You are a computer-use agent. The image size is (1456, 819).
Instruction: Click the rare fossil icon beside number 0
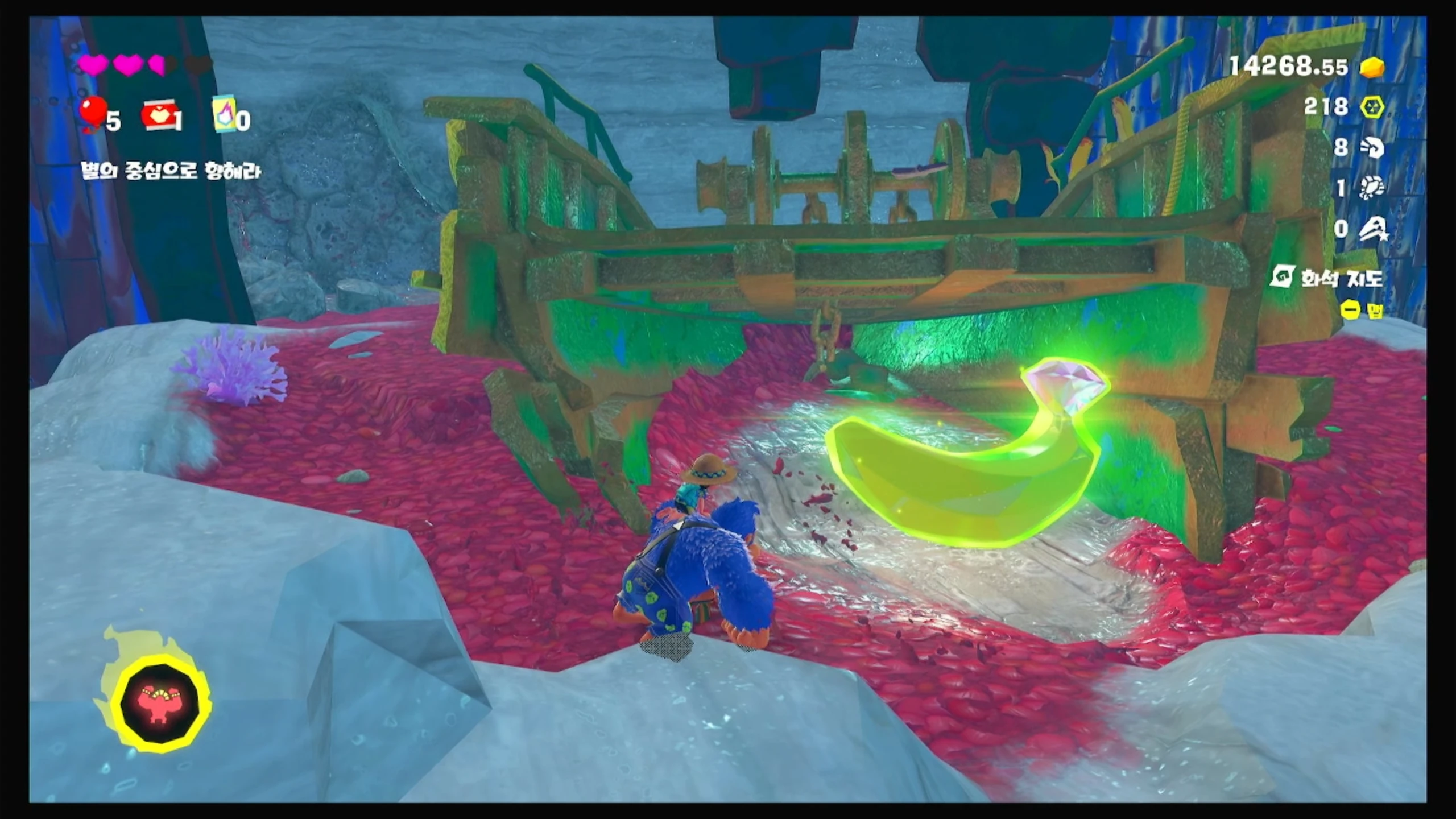pyautogui.click(x=1372, y=229)
